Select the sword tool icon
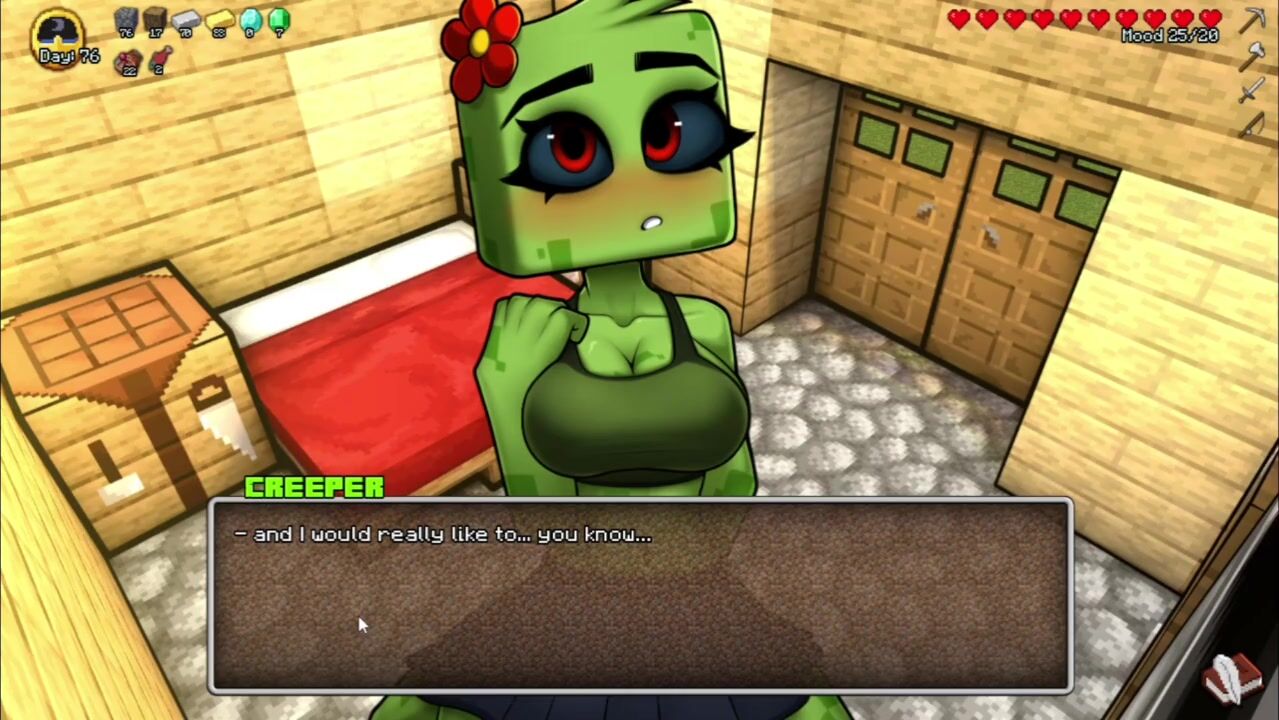Image resolution: width=1279 pixels, height=720 pixels. point(1252,92)
